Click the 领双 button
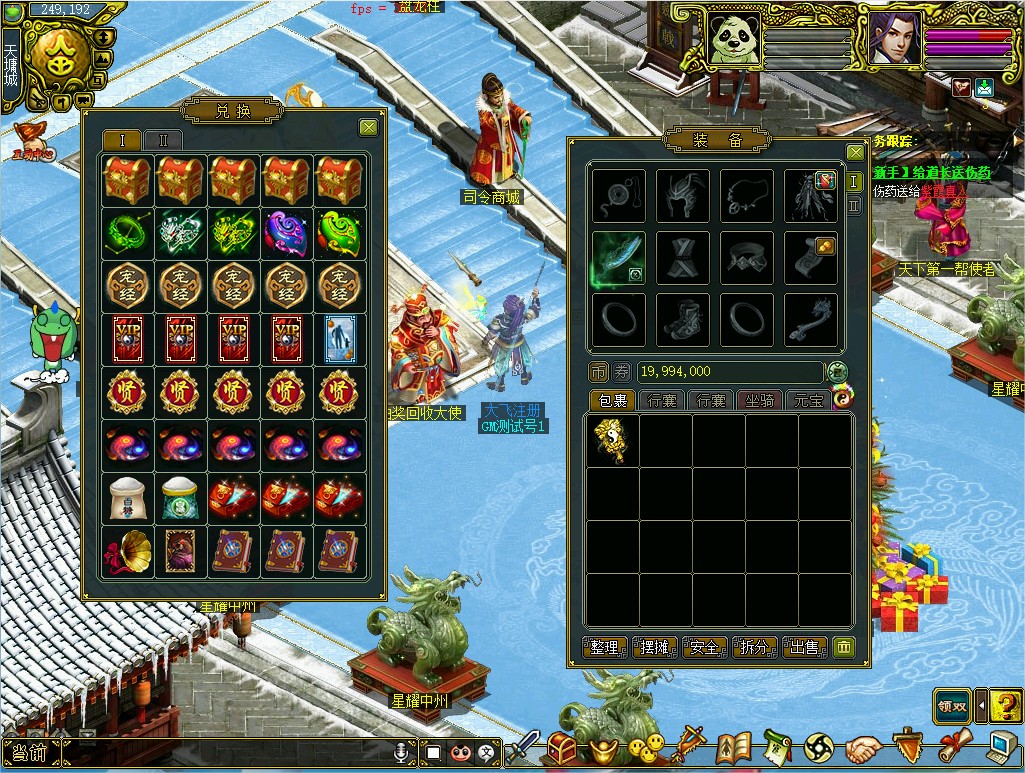 952,705
